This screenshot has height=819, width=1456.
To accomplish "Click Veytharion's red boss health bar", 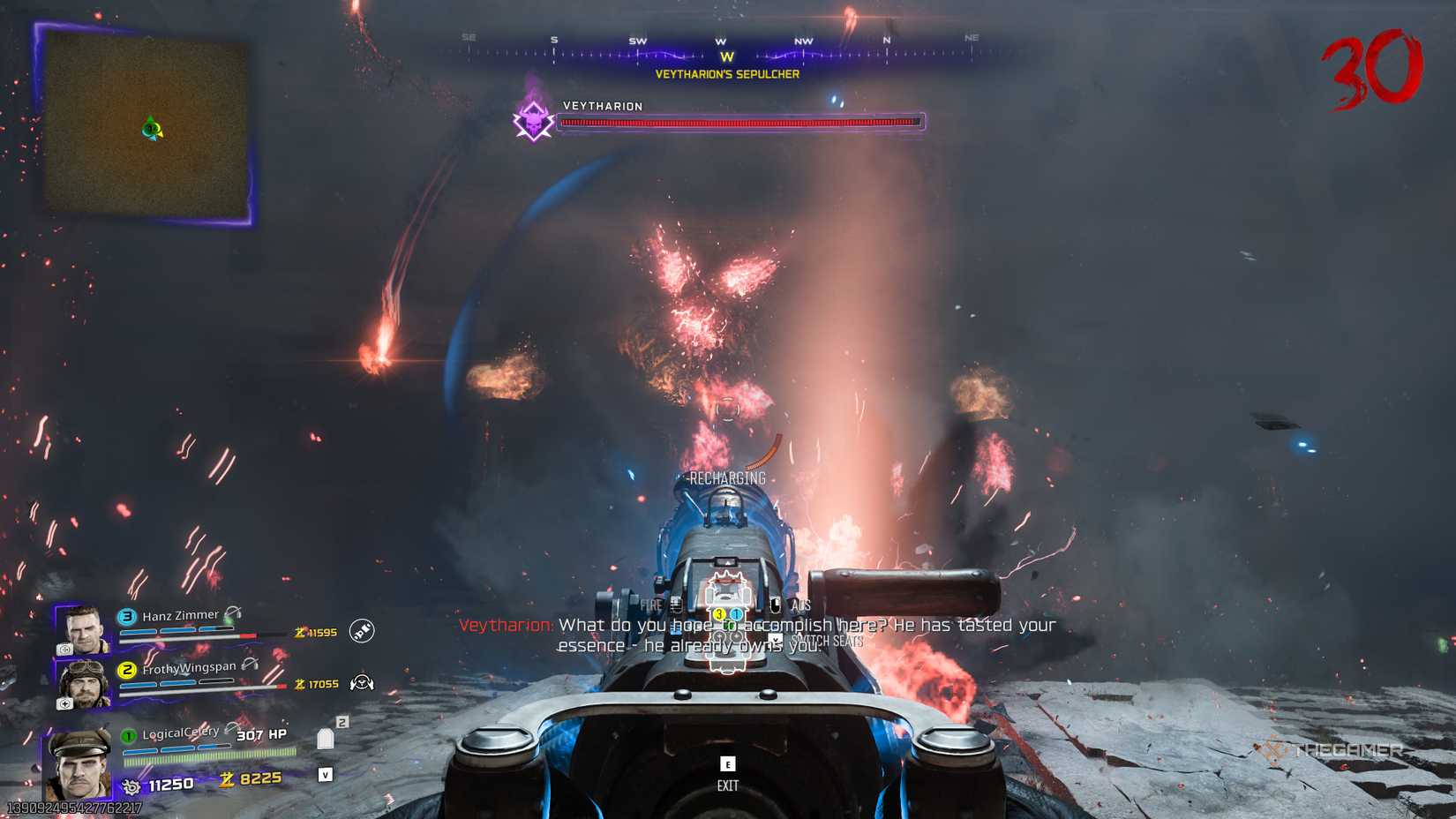I will point(741,120).
